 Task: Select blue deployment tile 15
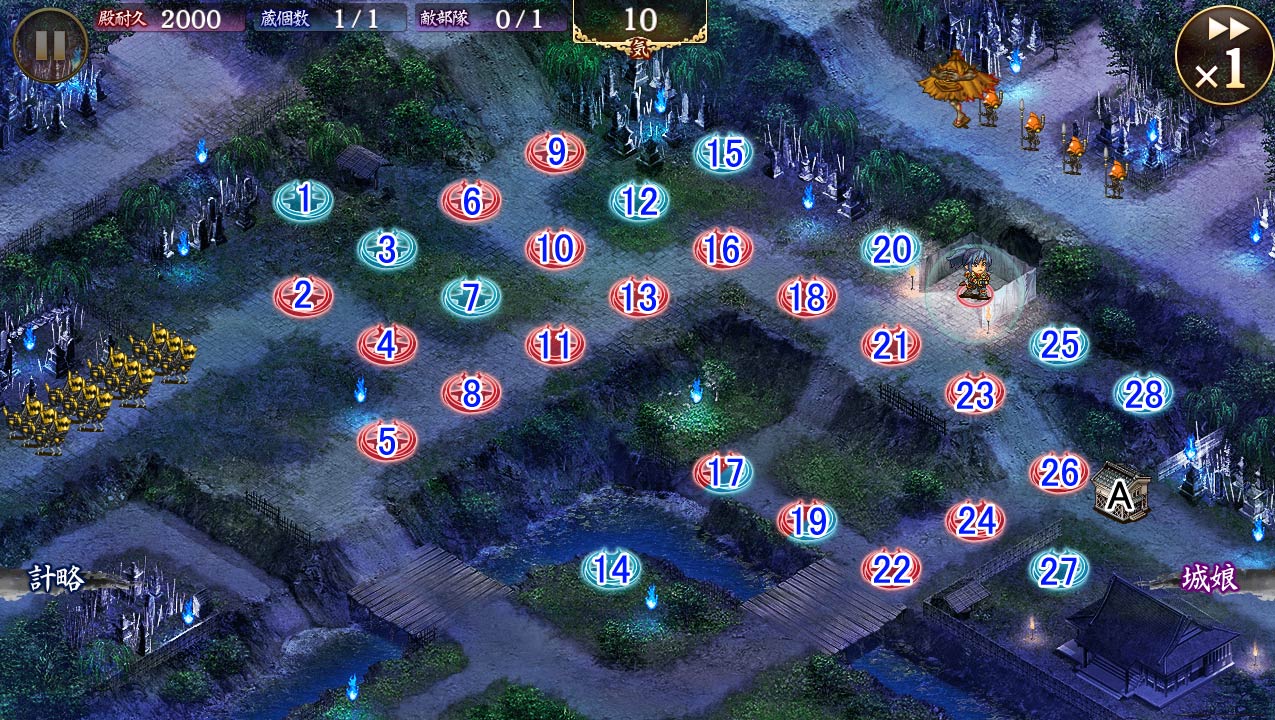724,153
